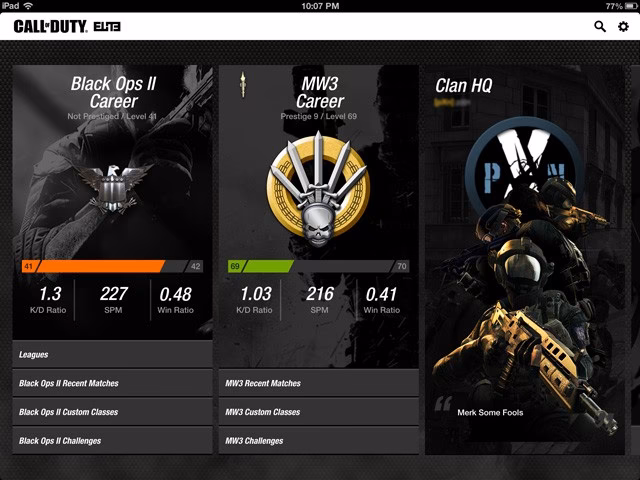Open the settings gear icon
The height and width of the screenshot is (480, 640).
pos(623,27)
